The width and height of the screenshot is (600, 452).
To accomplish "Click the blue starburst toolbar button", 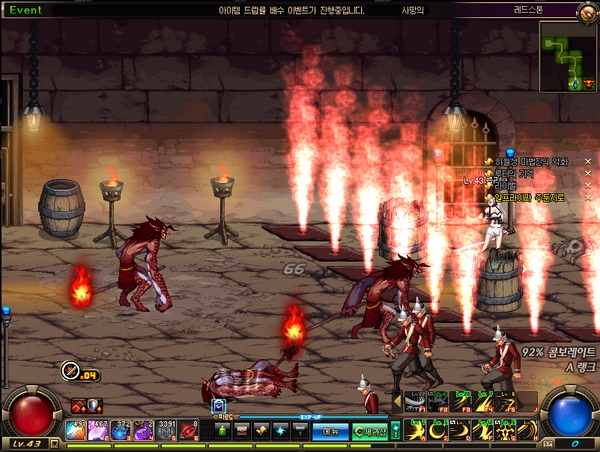I will click(284, 430).
